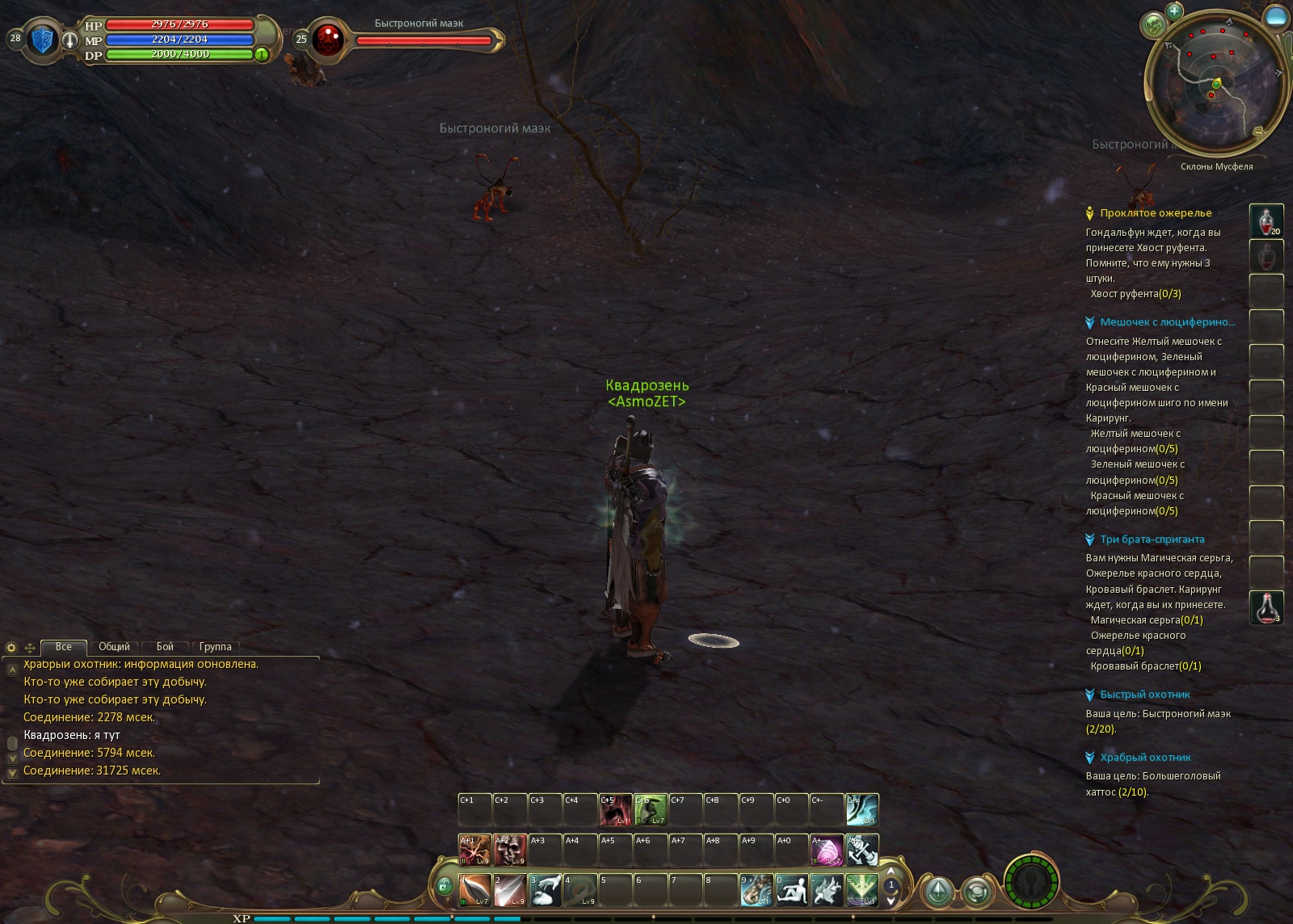The image size is (1293, 924).
Task: Zoom in with the minimap plus button
Action: pos(1174,11)
